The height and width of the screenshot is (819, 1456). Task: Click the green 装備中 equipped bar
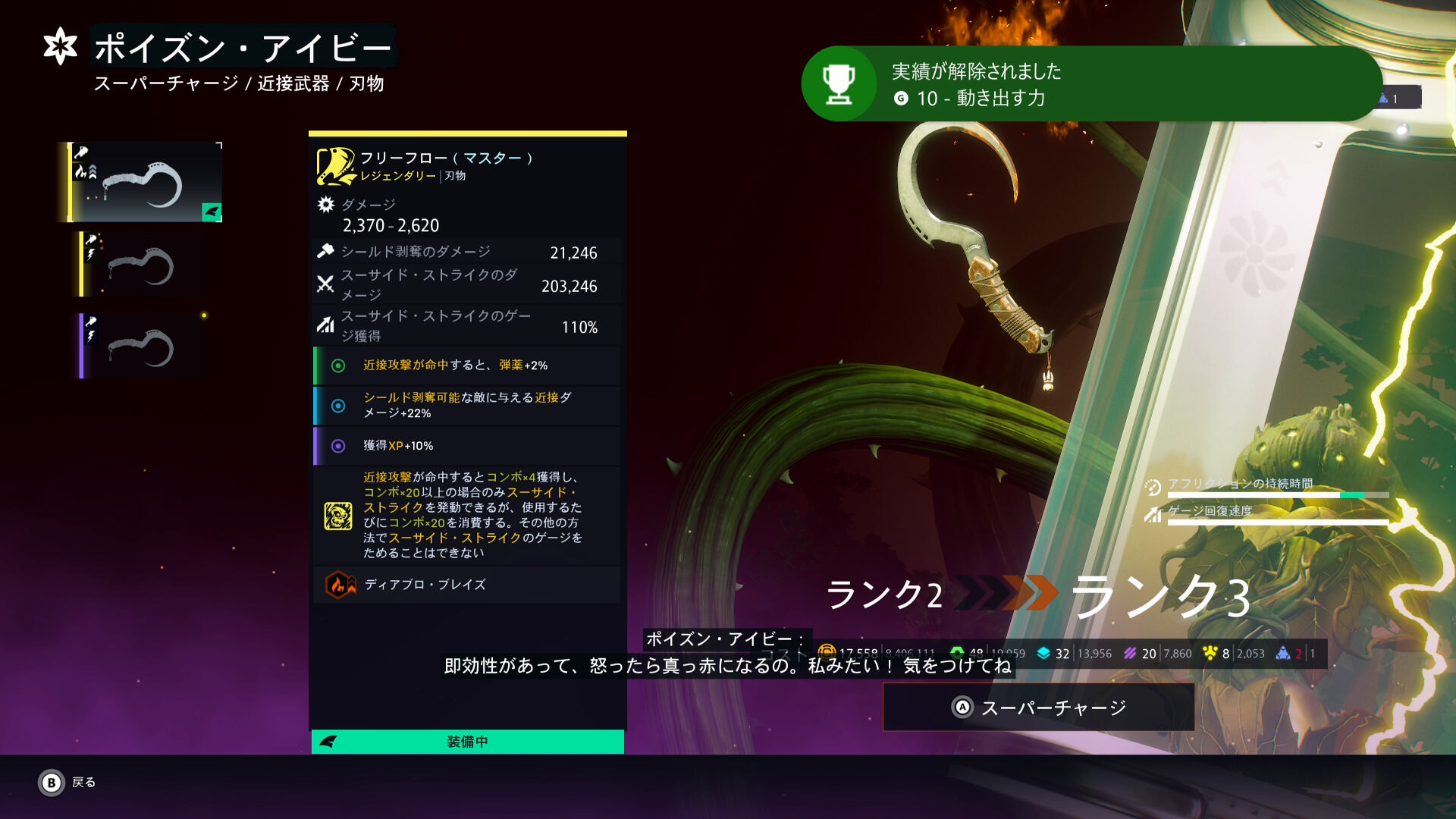(x=467, y=742)
